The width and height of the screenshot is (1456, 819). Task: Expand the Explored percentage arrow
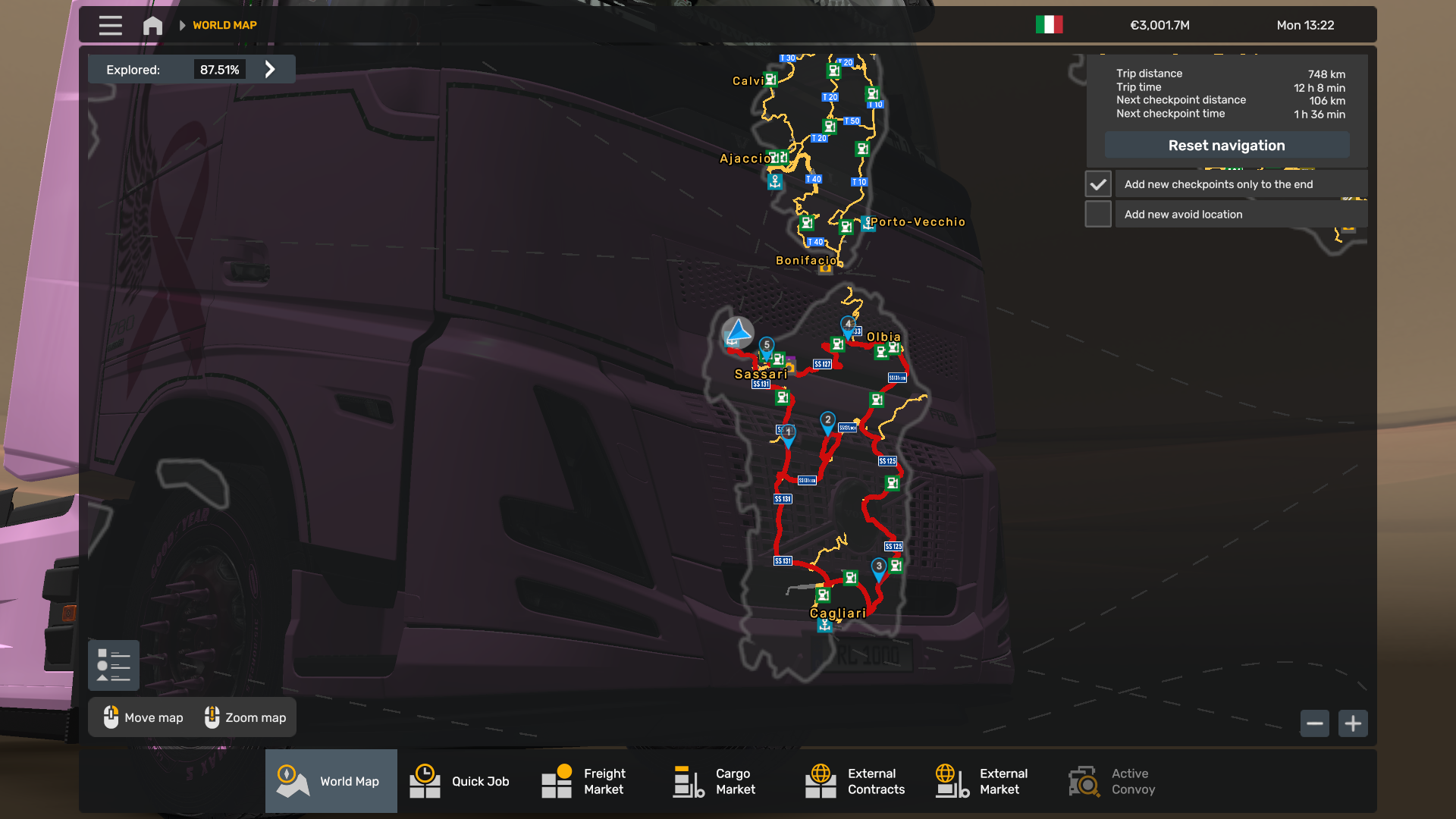(270, 69)
